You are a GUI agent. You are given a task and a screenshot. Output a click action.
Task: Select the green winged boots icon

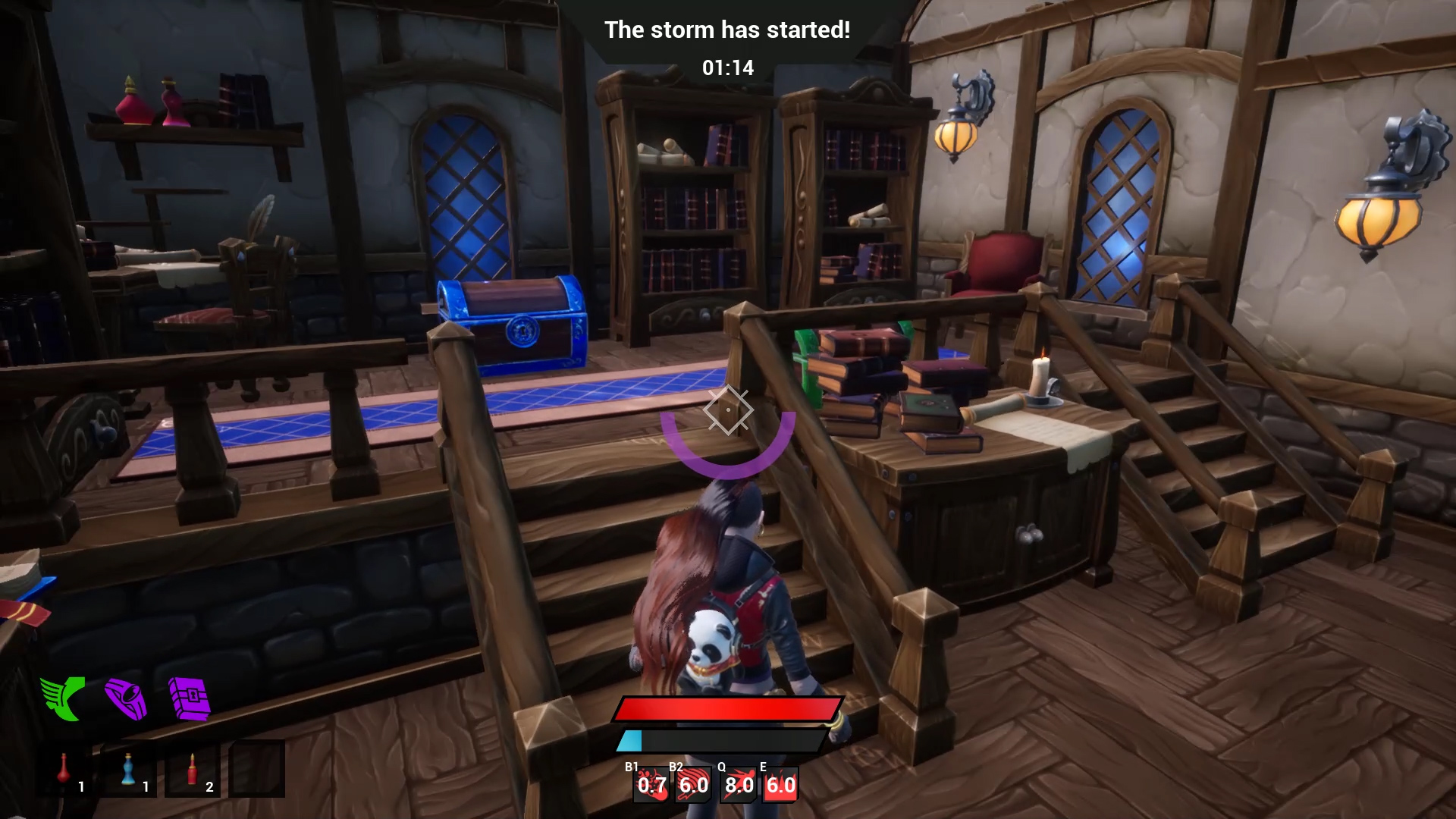pyautogui.click(x=62, y=698)
